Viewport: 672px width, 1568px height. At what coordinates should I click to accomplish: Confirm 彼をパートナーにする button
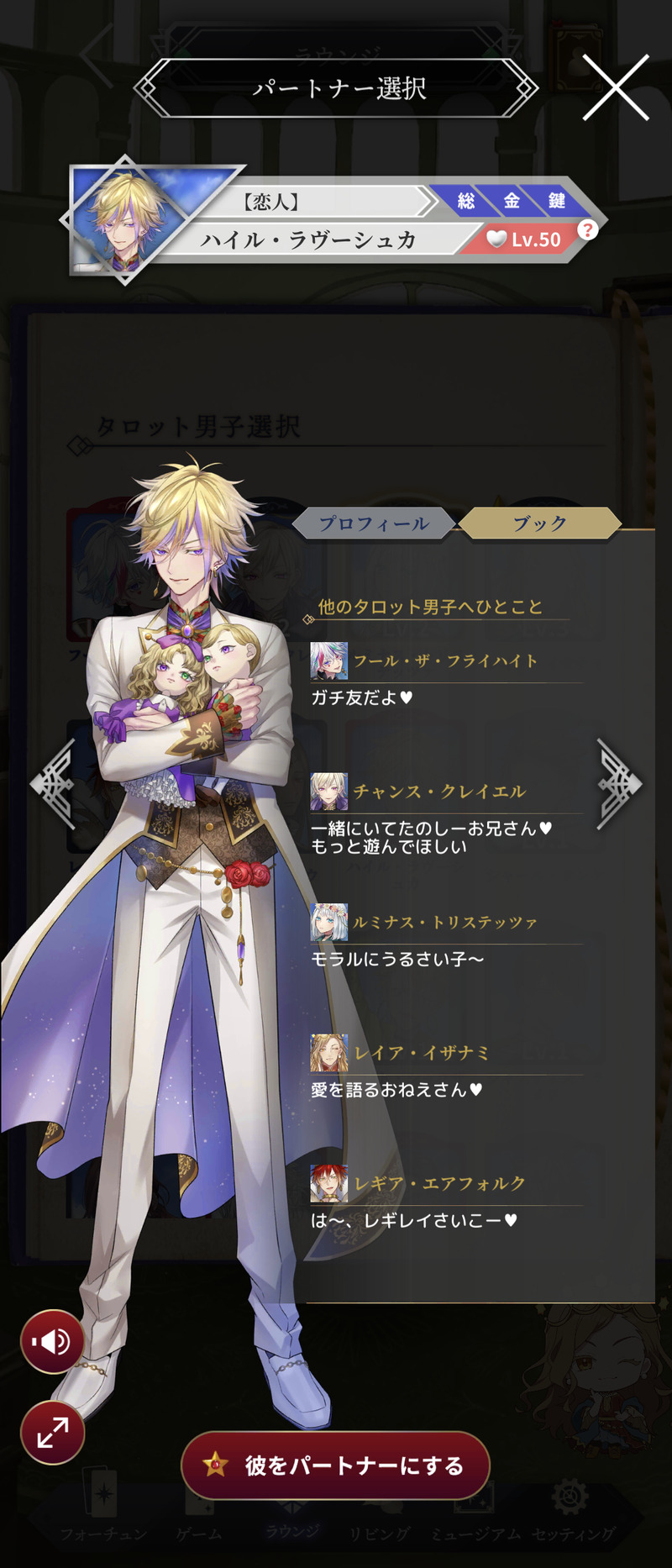click(336, 1465)
